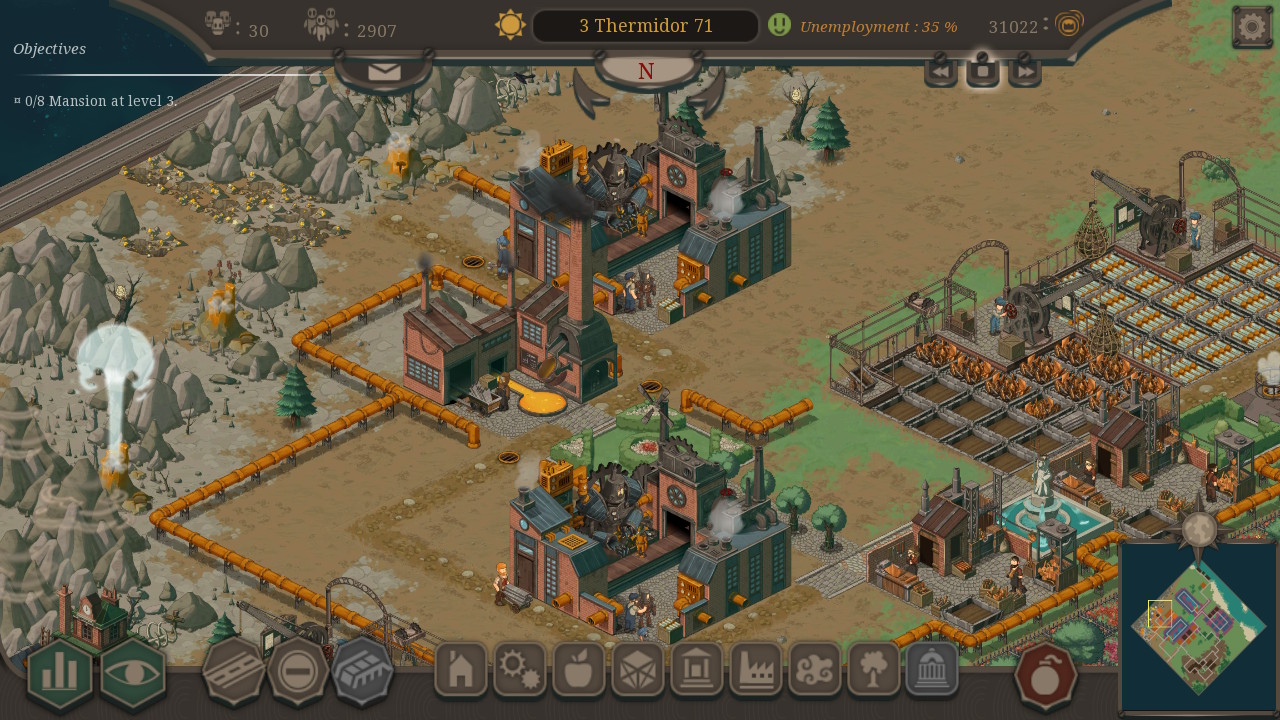This screenshot has width=1280, height=720.
Task: Select the food buildings apple icon
Action: tap(578, 670)
